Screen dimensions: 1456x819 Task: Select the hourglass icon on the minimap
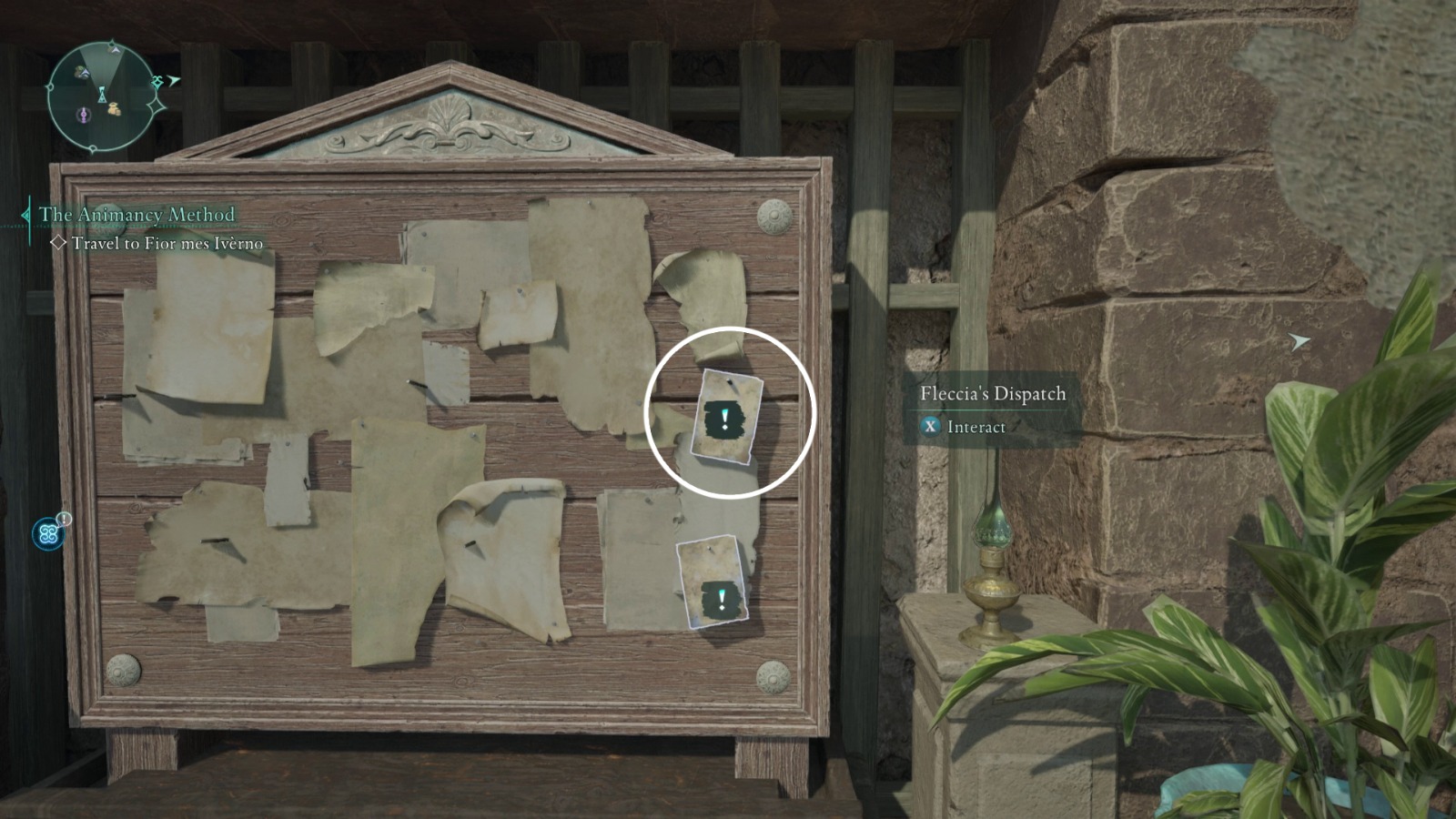click(102, 96)
